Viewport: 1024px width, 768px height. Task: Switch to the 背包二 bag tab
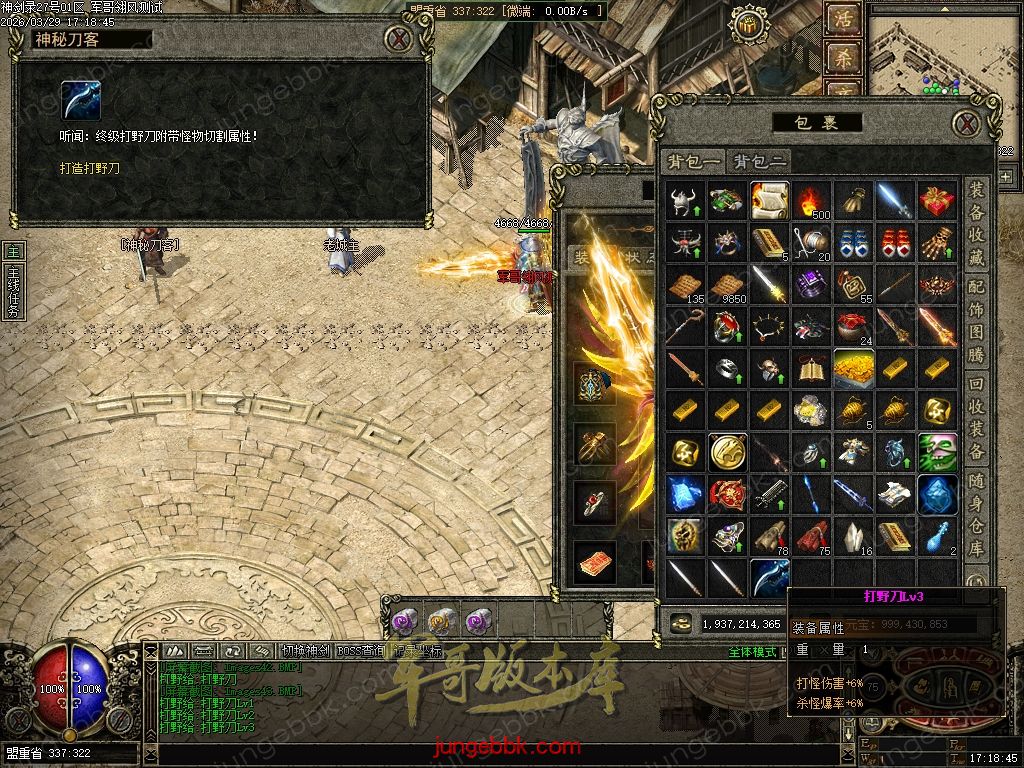760,161
